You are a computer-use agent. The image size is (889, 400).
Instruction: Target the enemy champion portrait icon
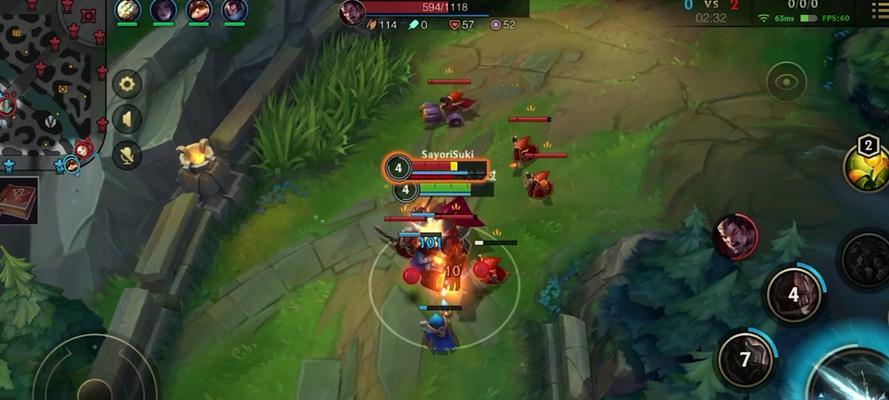(x=735, y=237)
